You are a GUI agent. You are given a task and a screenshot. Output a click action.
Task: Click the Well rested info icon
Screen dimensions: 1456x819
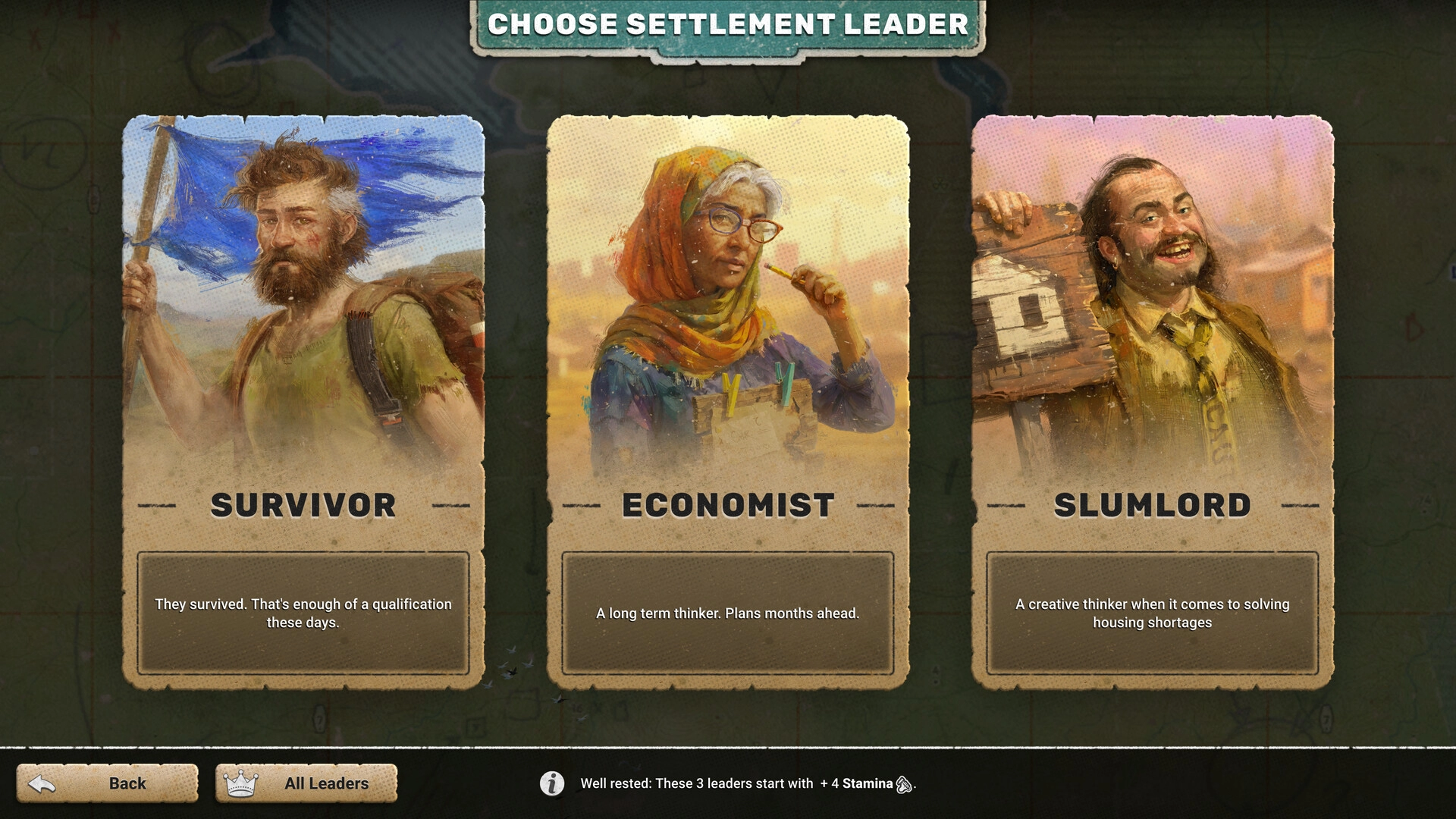pos(552,783)
